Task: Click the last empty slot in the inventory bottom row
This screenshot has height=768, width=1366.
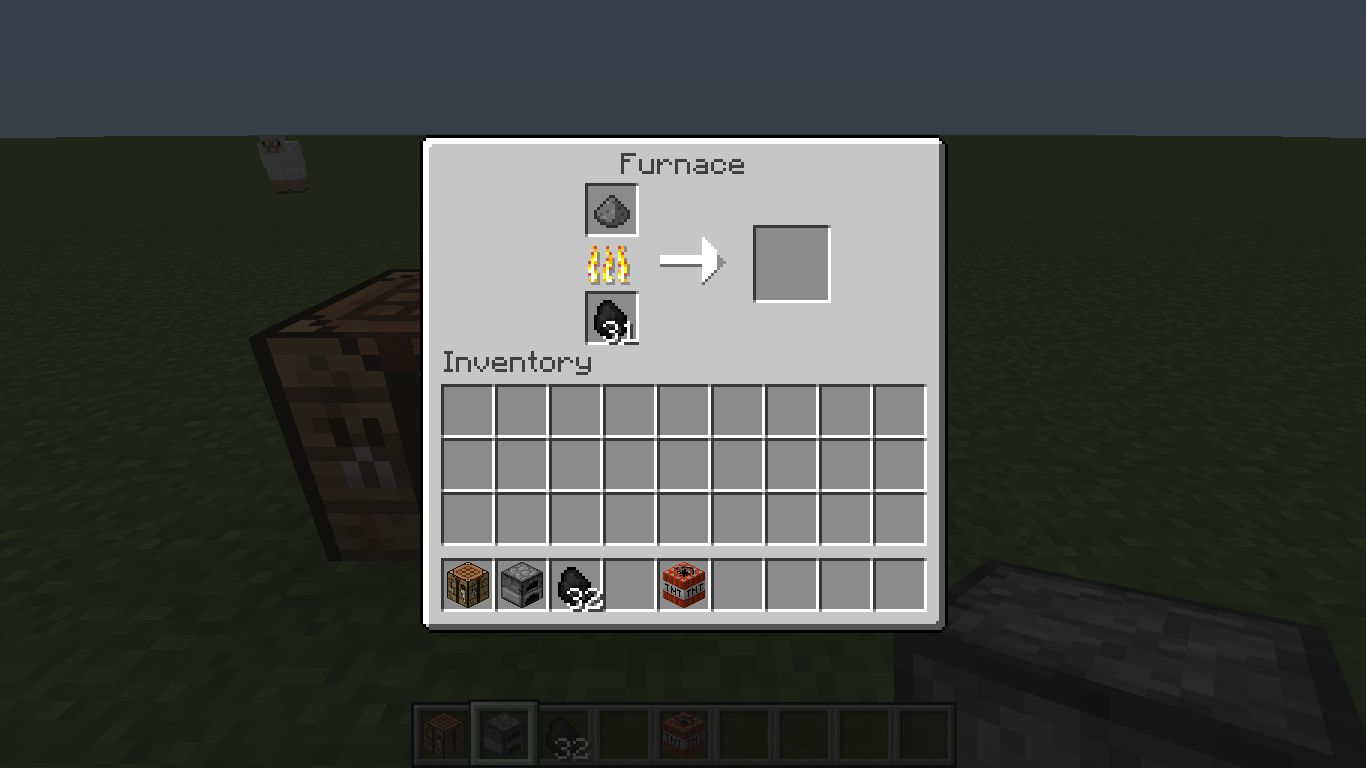Action: pos(899,585)
